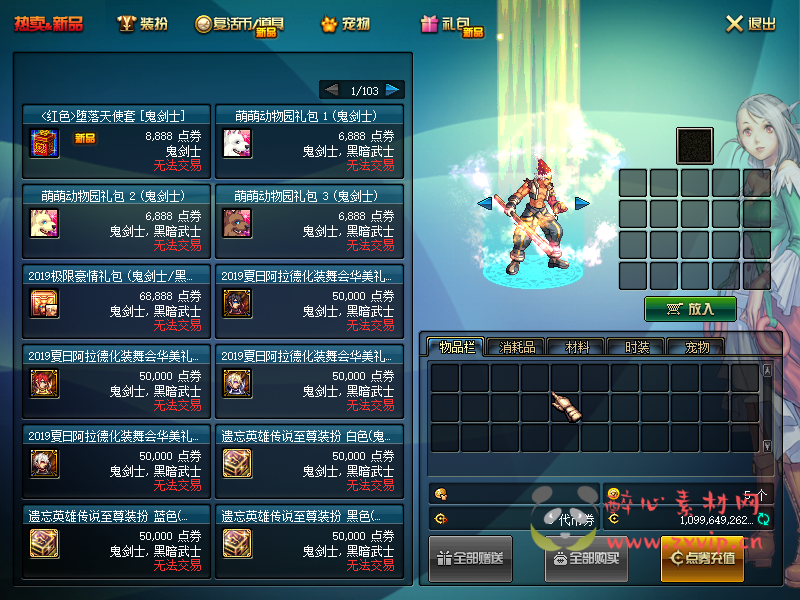
Task: Exit the shop with 退出
Action: coord(750,24)
